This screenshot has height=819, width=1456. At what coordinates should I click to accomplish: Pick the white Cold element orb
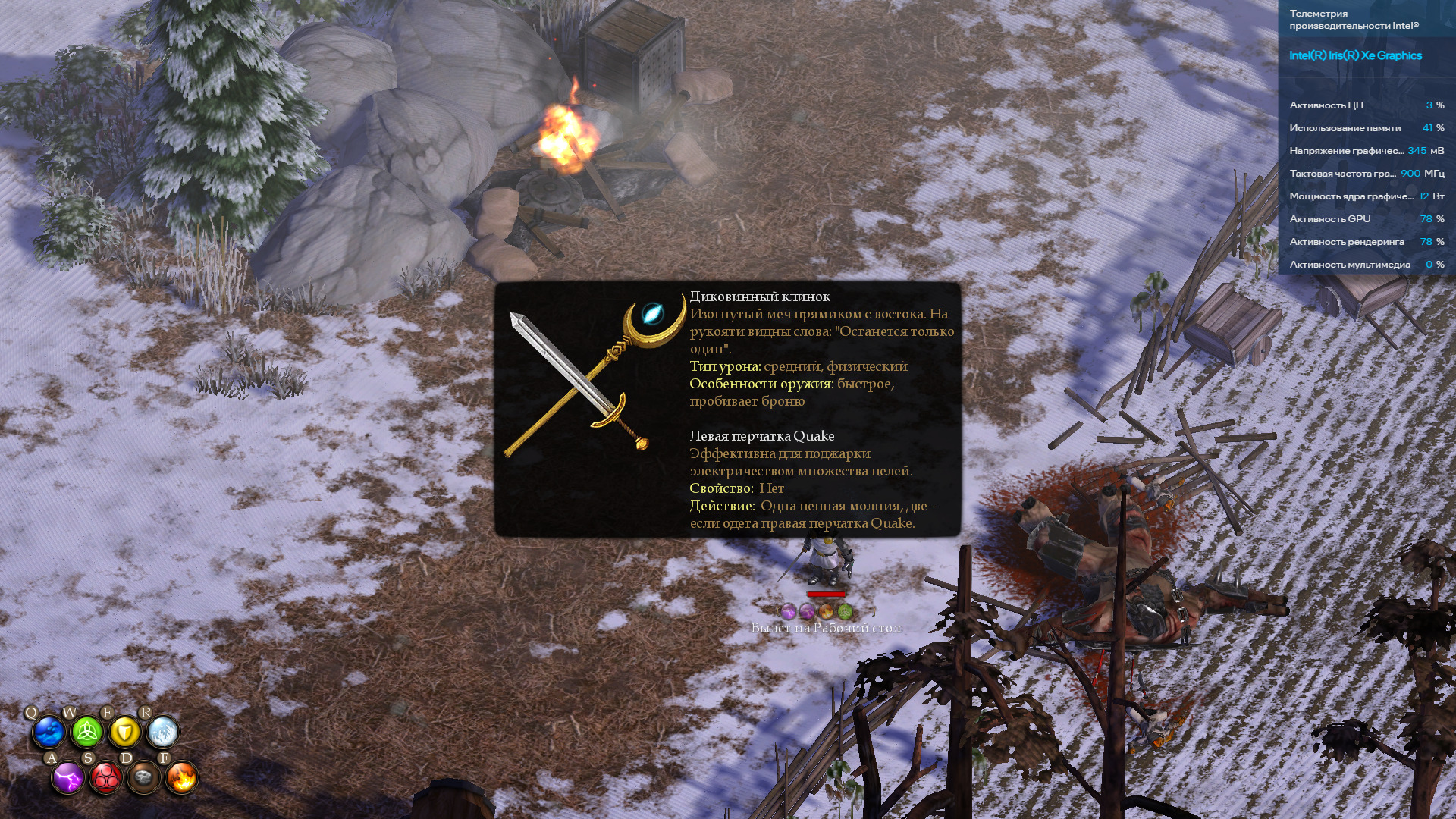point(162,733)
